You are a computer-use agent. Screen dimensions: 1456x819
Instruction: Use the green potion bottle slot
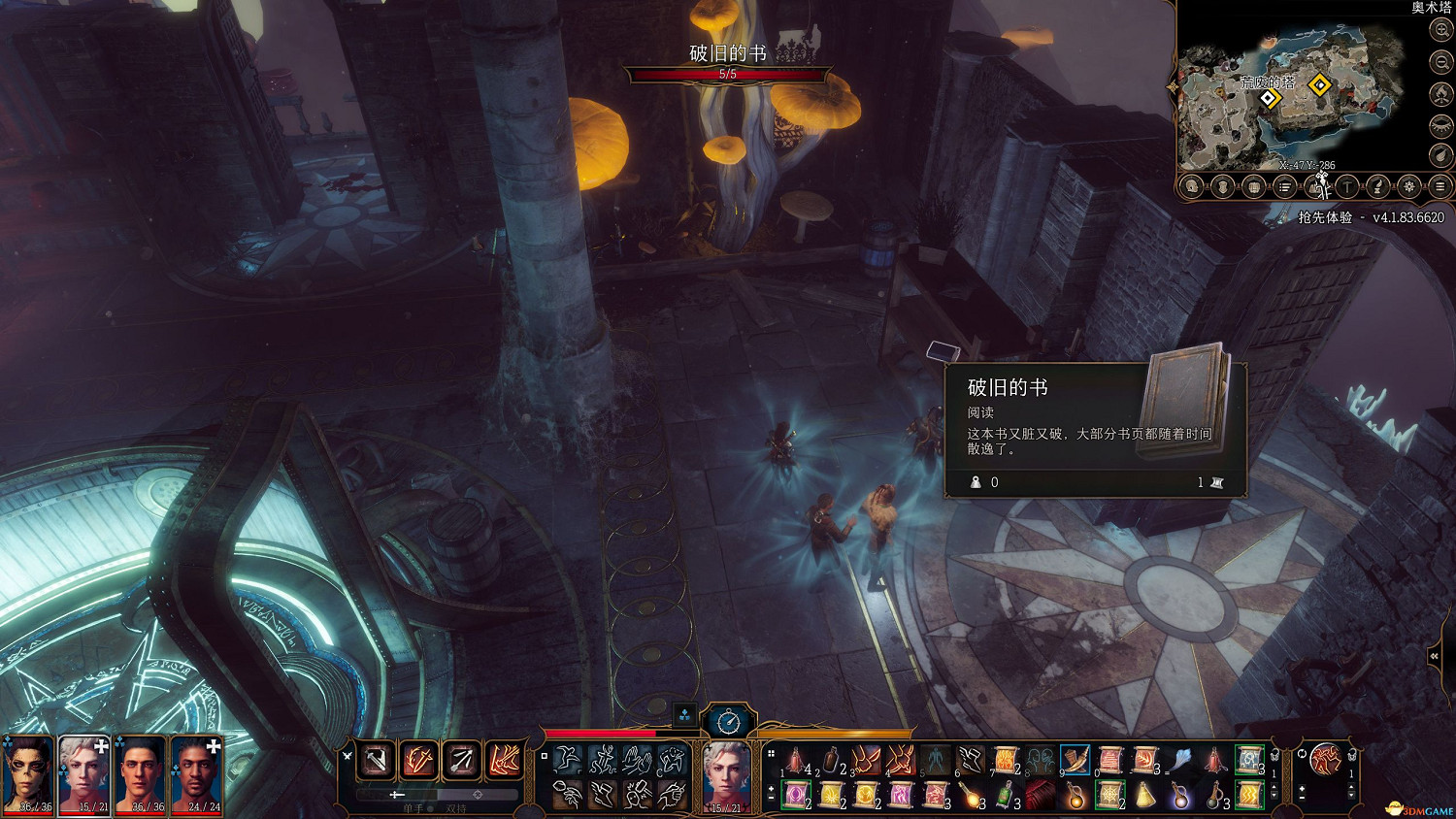1005,796
